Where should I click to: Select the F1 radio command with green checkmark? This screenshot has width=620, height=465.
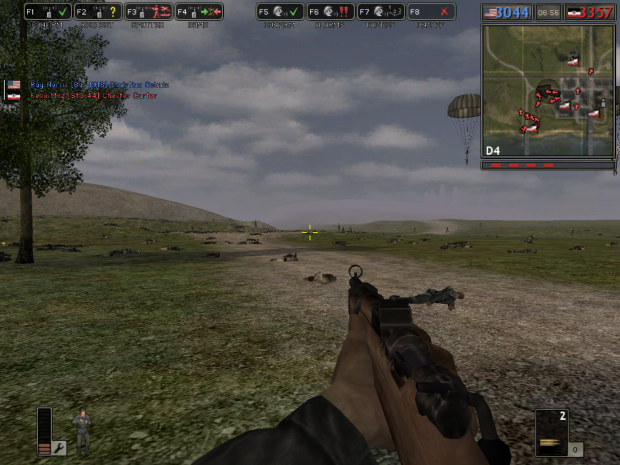(x=46, y=12)
